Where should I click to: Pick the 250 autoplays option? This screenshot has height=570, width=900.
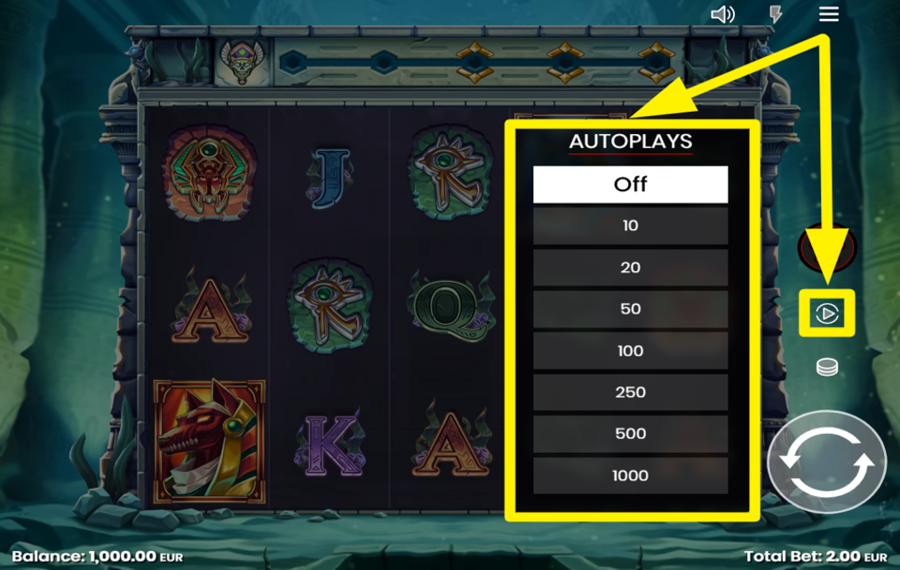point(630,392)
